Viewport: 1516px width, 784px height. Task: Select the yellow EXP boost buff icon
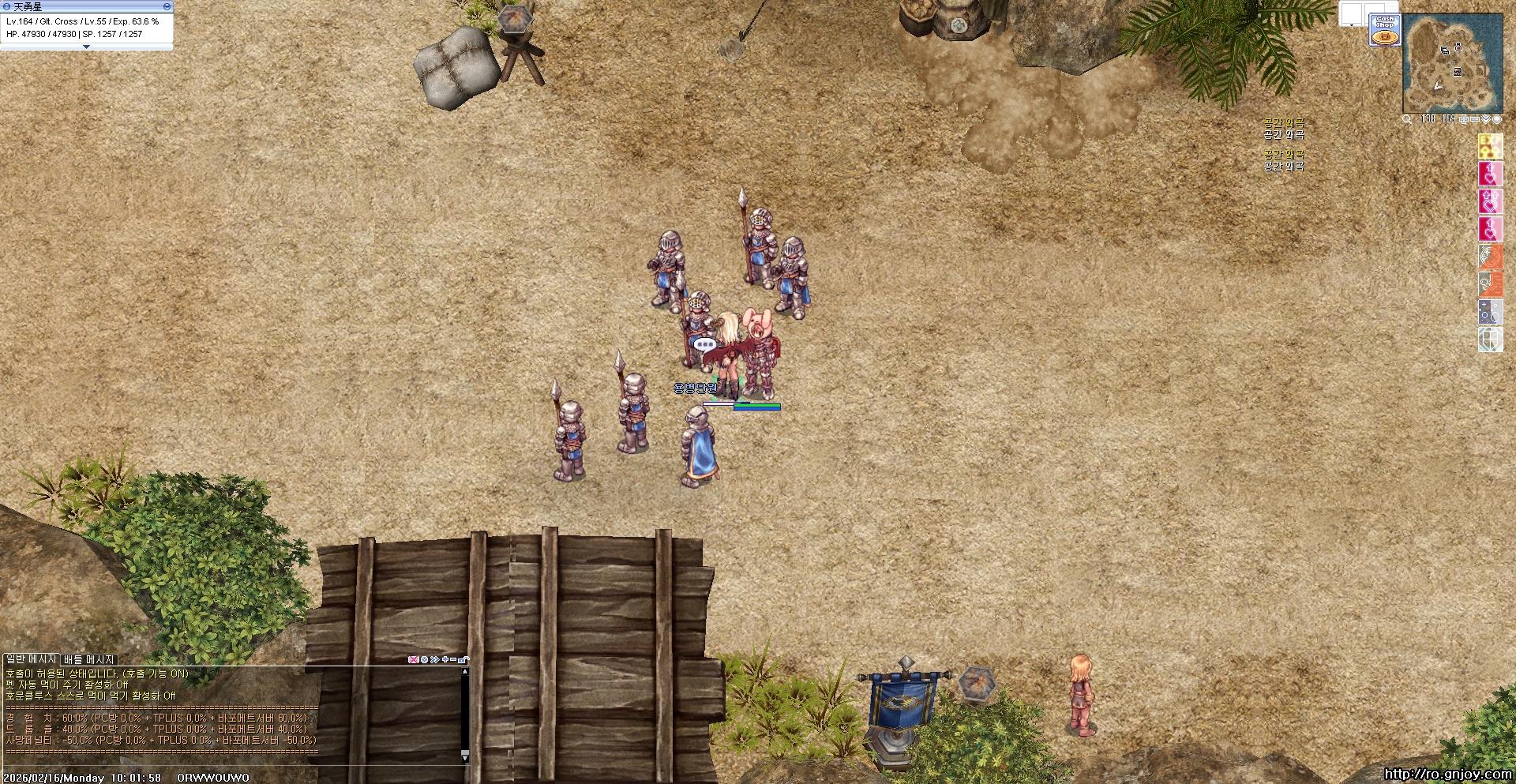1490,146
